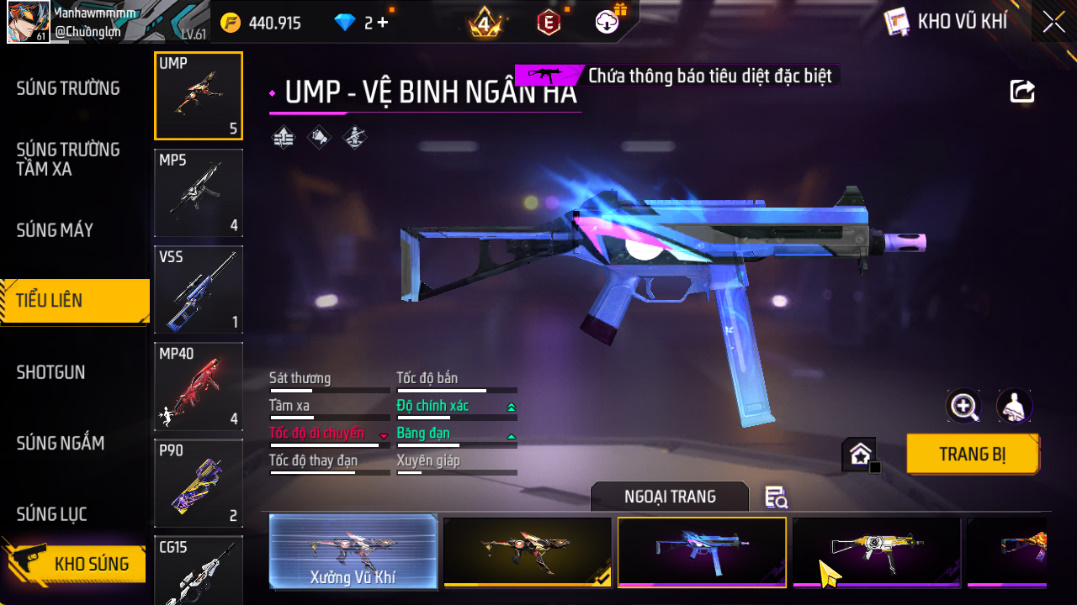Choose the Shotgun weapon category
Image resolution: width=1077 pixels, height=605 pixels.
click(x=51, y=372)
